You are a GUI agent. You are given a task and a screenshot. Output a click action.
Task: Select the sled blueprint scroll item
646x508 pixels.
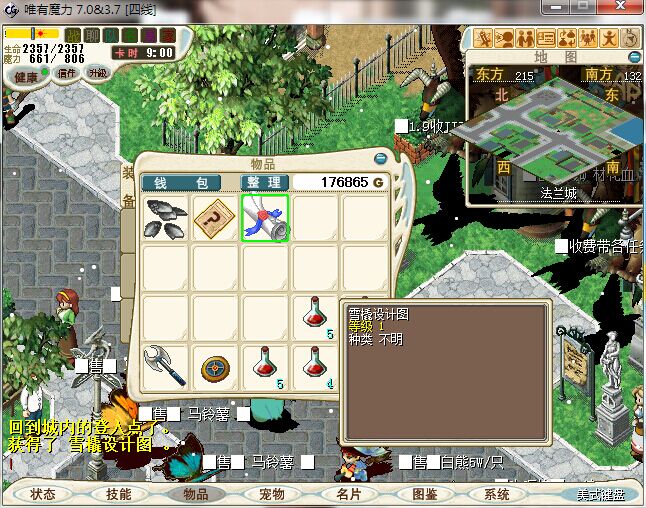[265, 217]
